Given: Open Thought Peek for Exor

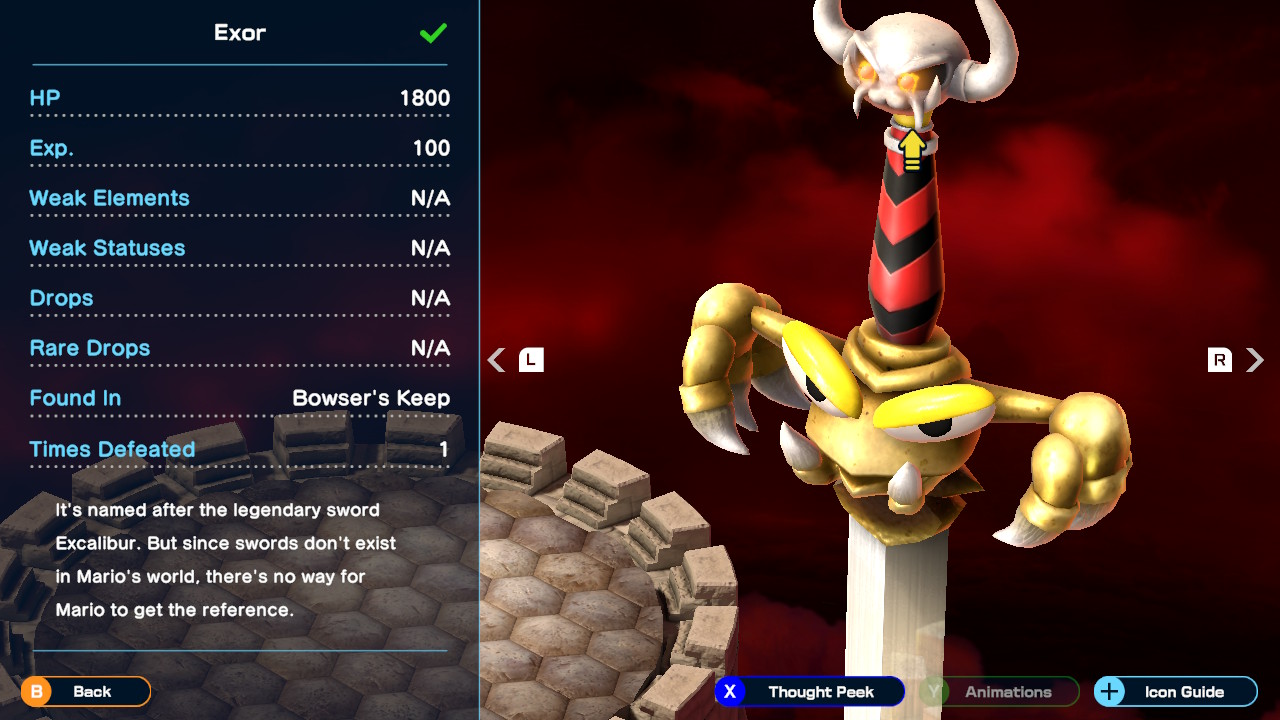Looking at the screenshot, I should click(x=810, y=691).
